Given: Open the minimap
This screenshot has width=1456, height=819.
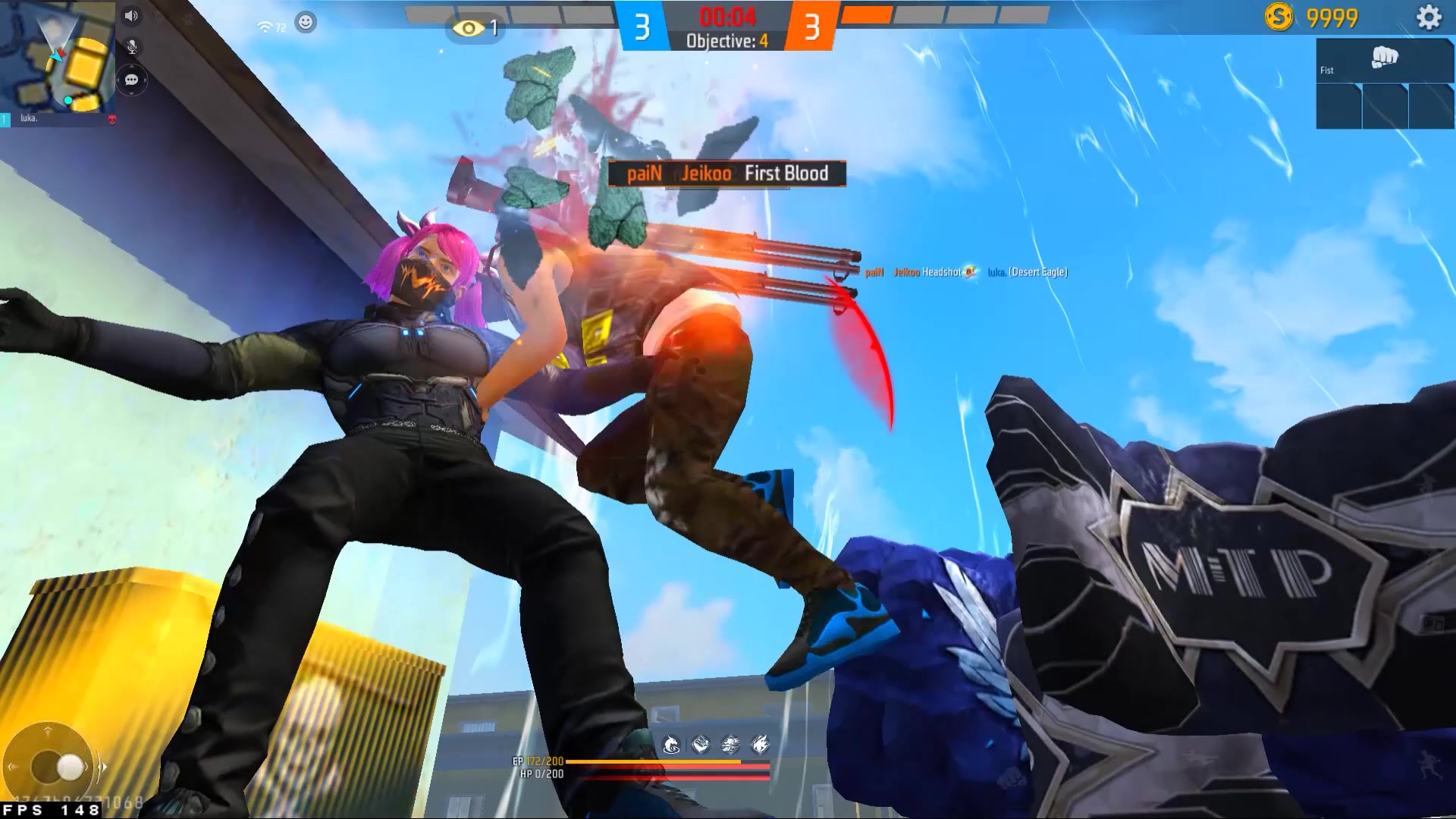Looking at the screenshot, I should pos(57,57).
